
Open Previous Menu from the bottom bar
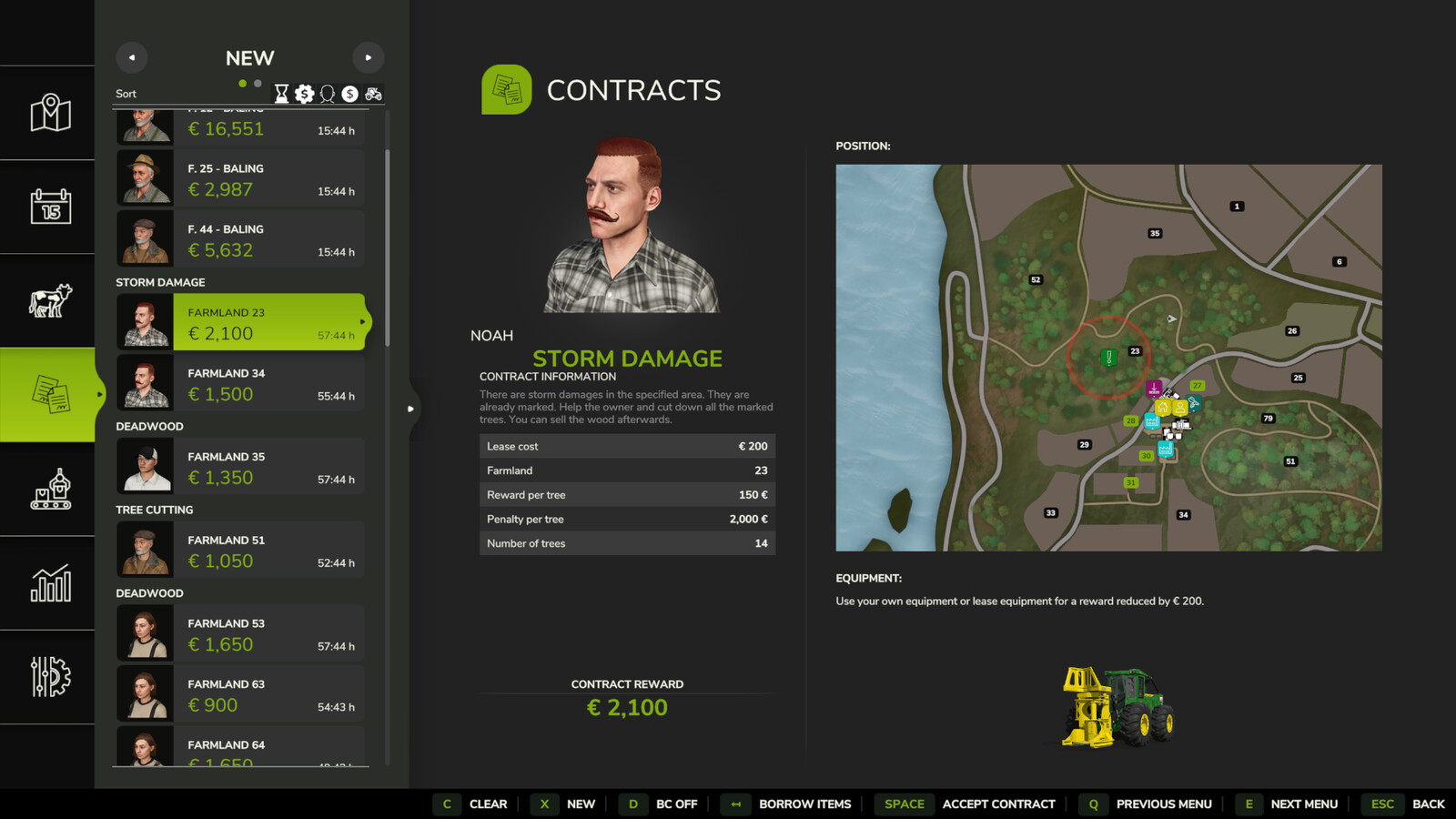(1165, 804)
